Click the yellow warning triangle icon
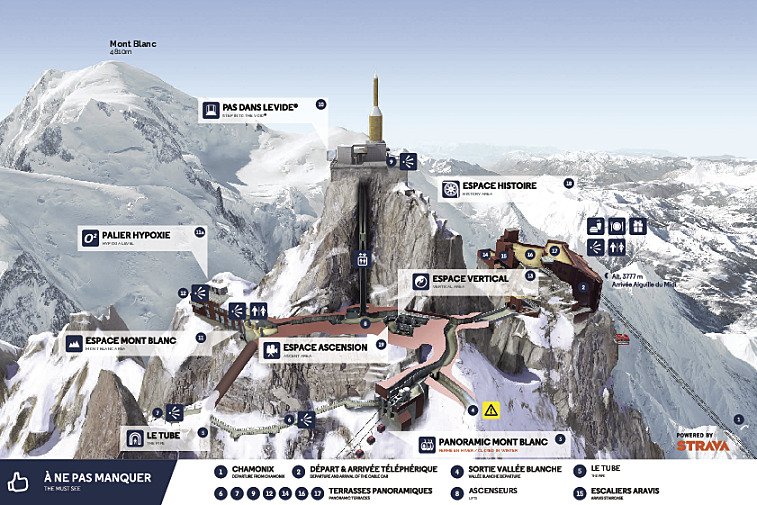The height and width of the screenshot is (505, 757). click(491, 410)
